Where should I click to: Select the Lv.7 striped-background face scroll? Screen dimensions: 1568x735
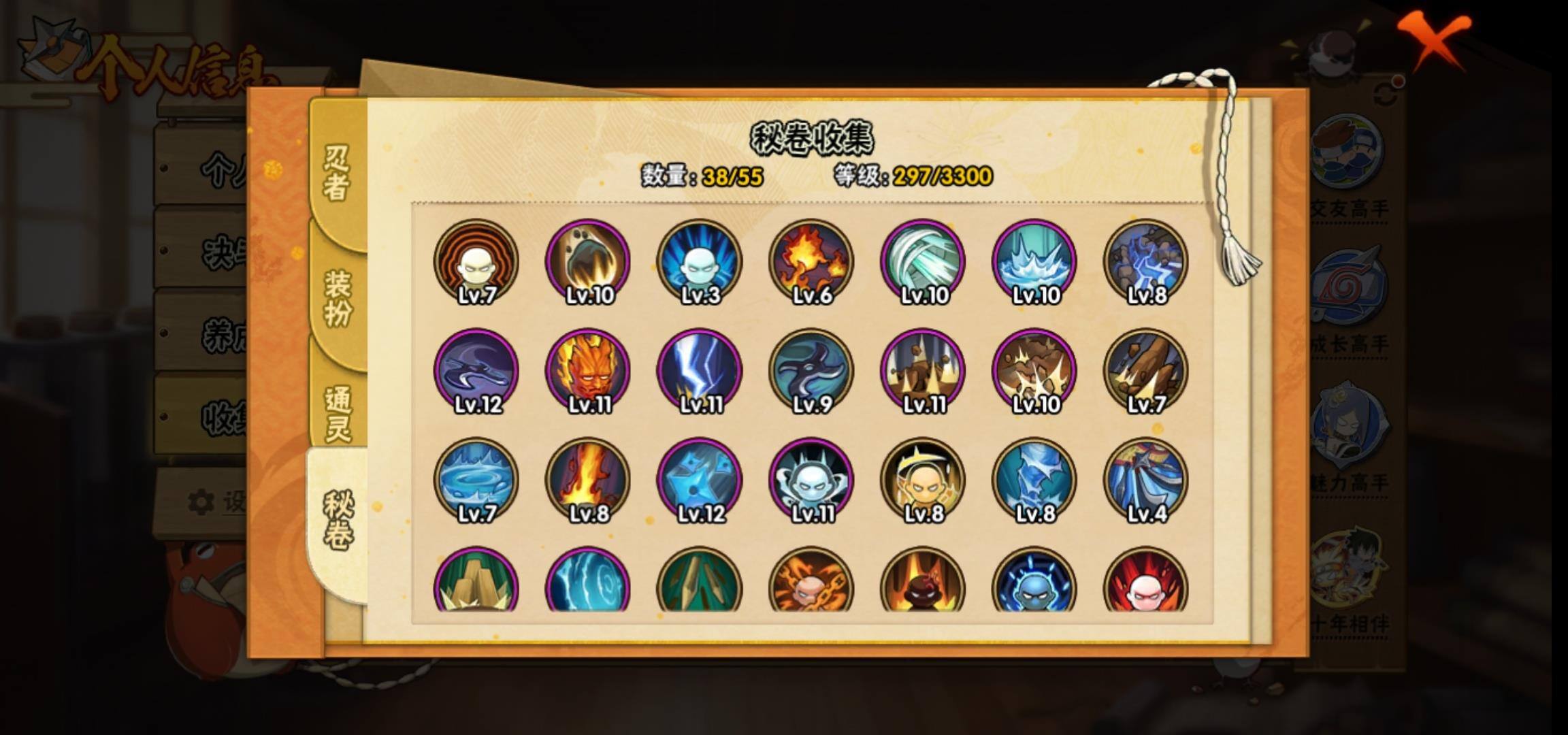476,261
